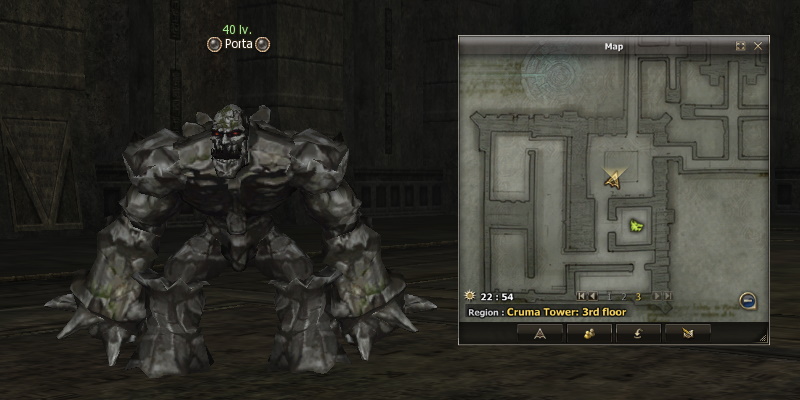Viewport: 800px width, 400px height.
Task: Go to the previous map floor
Action: point(594,296)
